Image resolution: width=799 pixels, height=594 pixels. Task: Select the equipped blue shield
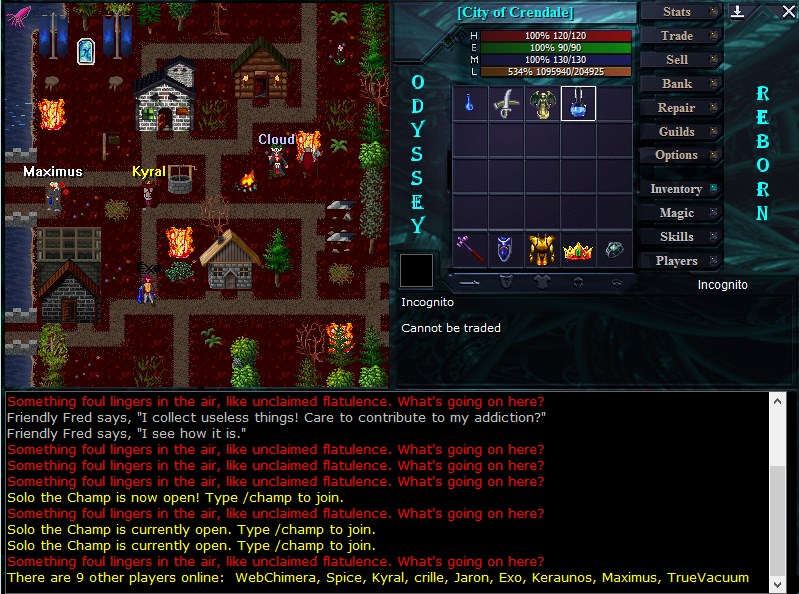pos(506,248)
